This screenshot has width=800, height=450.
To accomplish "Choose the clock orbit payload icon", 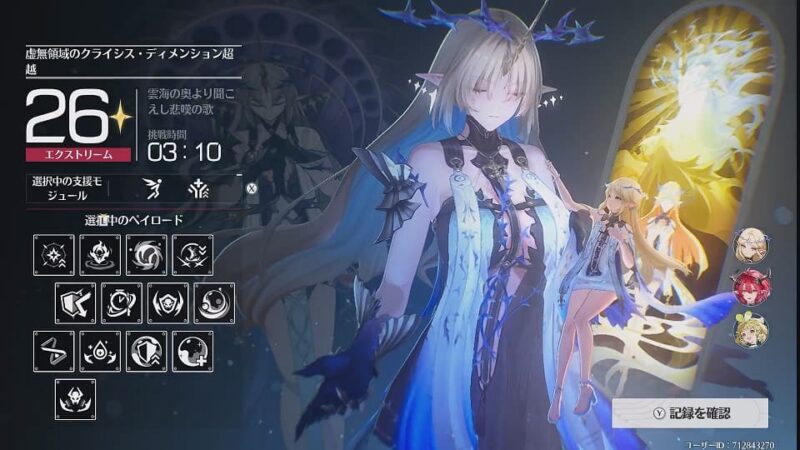I will tap(122, 302).
